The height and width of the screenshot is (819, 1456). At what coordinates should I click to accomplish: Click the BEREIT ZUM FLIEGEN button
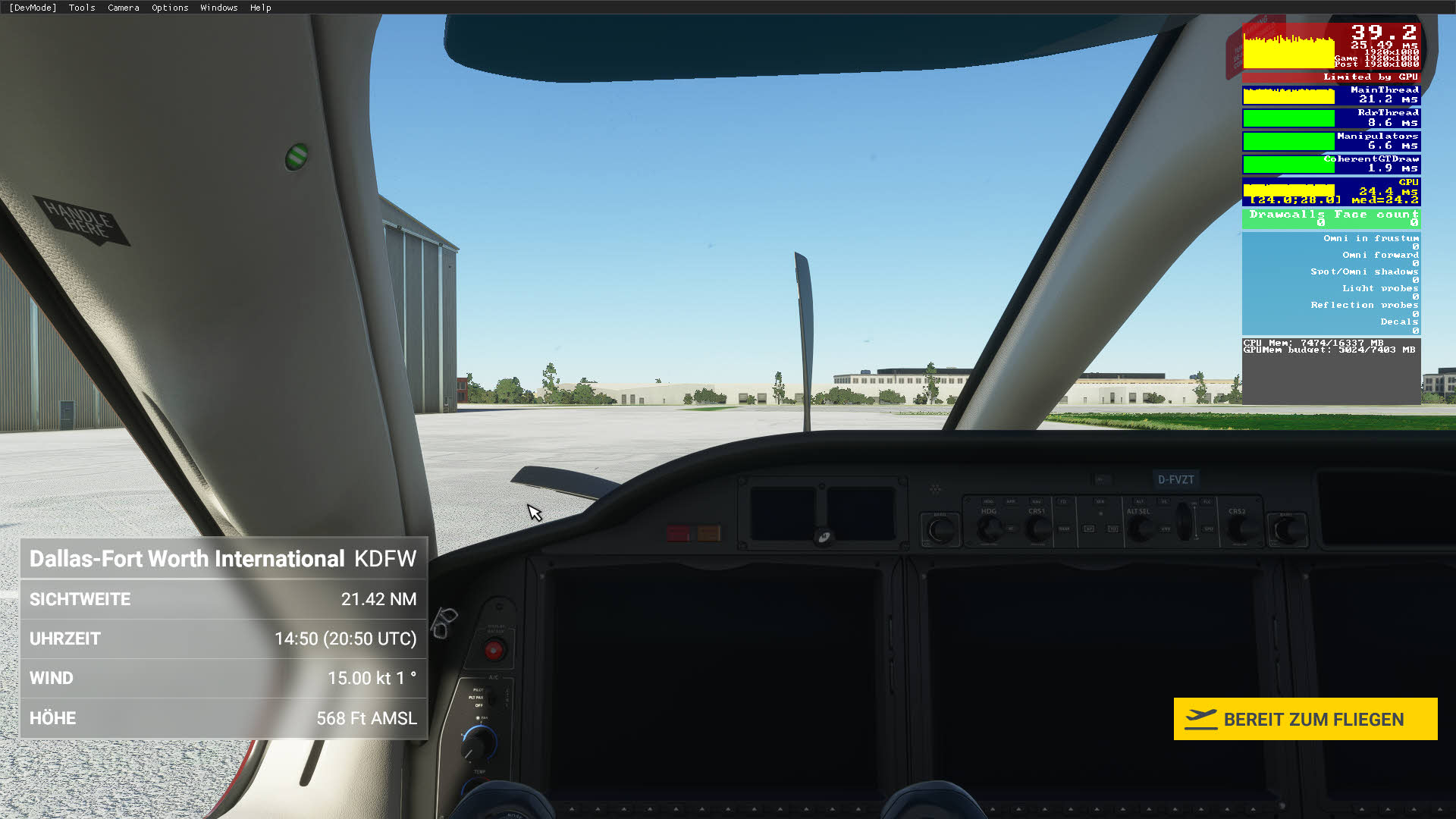1306,719
